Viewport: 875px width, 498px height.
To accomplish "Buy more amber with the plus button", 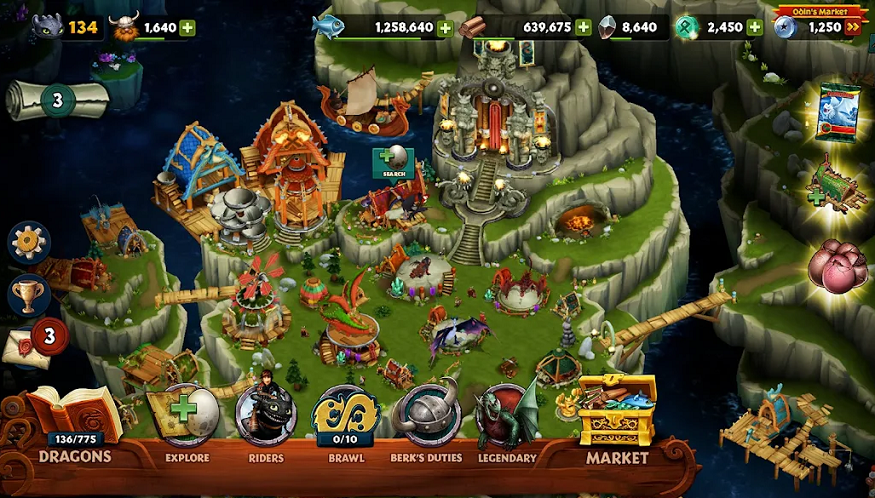I will (754, 27).
